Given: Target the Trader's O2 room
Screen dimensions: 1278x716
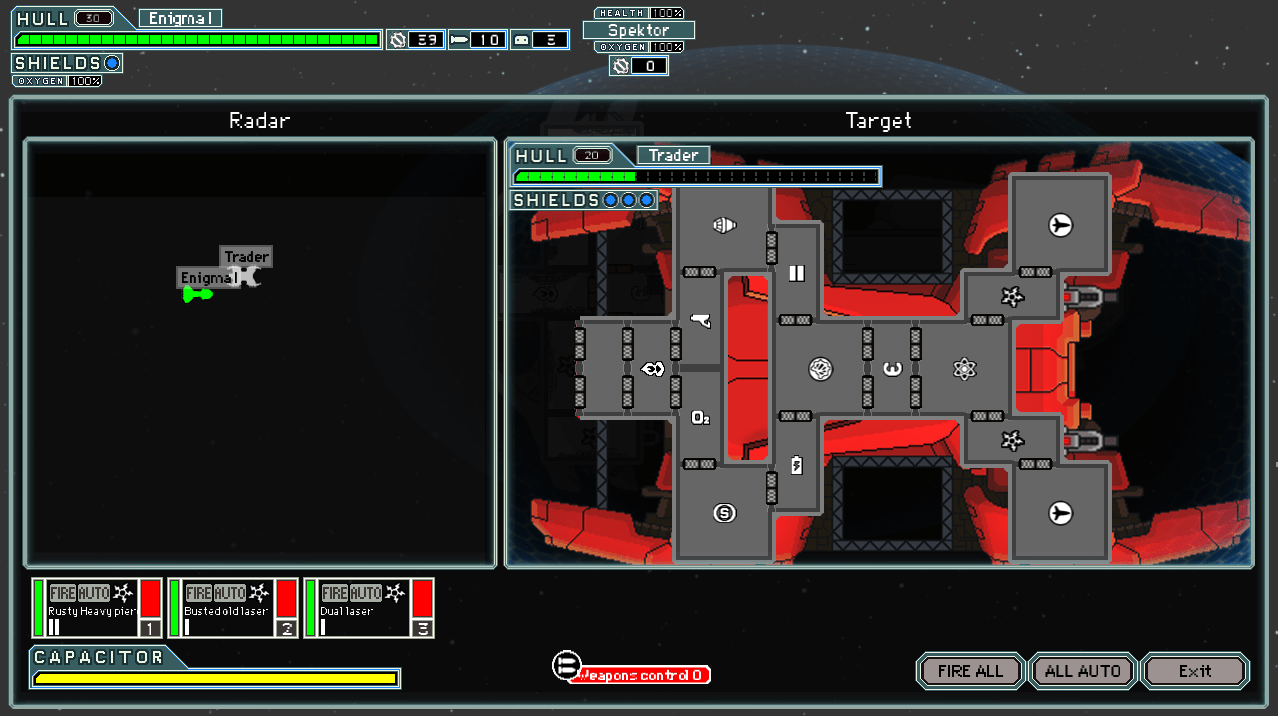Looking at the screenshot, I should pos(700,417).
